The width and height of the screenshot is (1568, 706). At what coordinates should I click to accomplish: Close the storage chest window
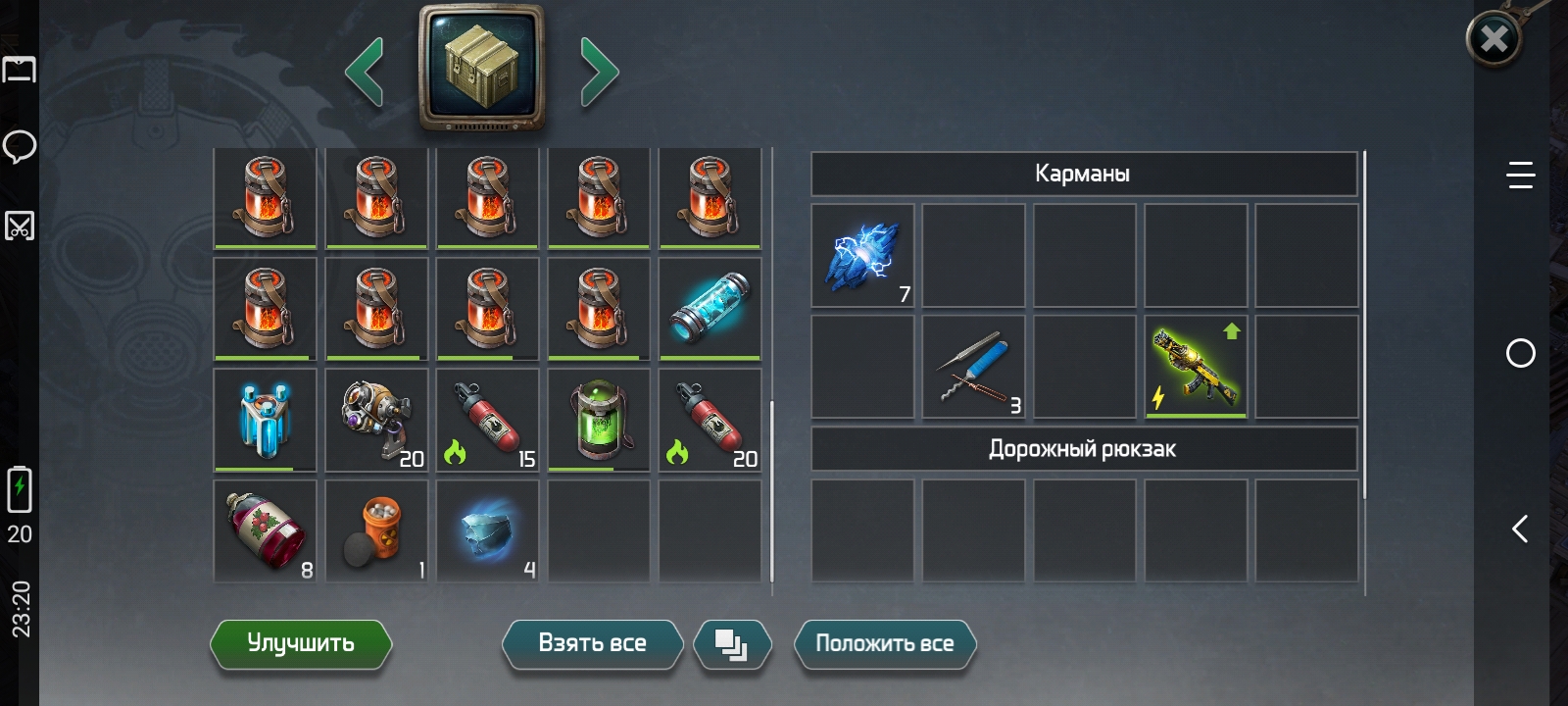click(1494, 39)
